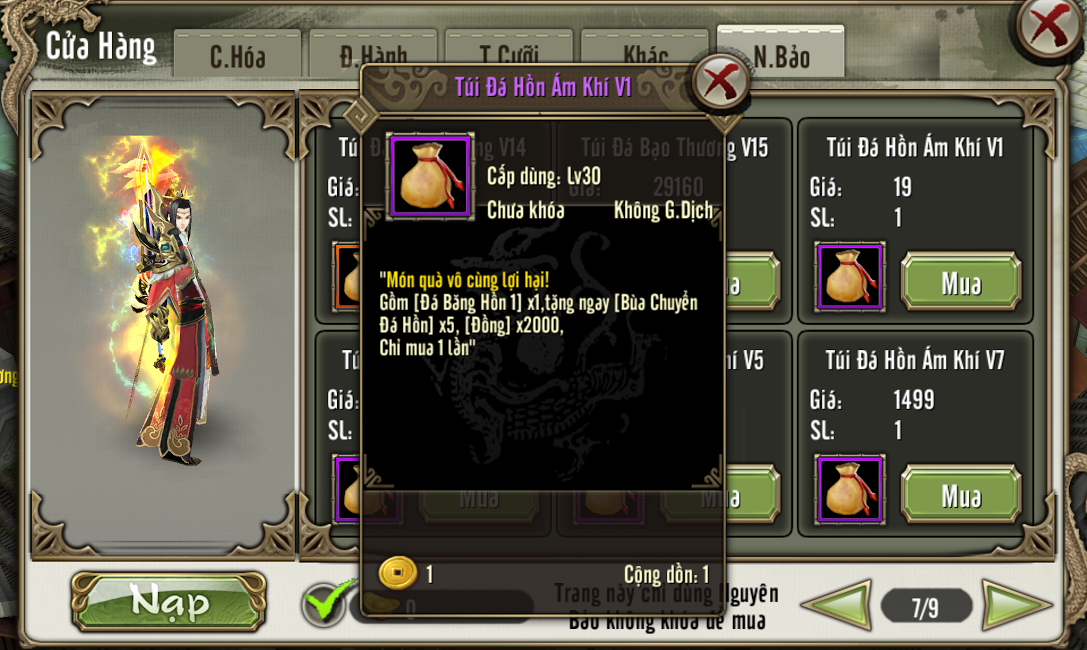Buy Túi Đá Hồn Ám Khí V7 with Mua

(960, 495)
